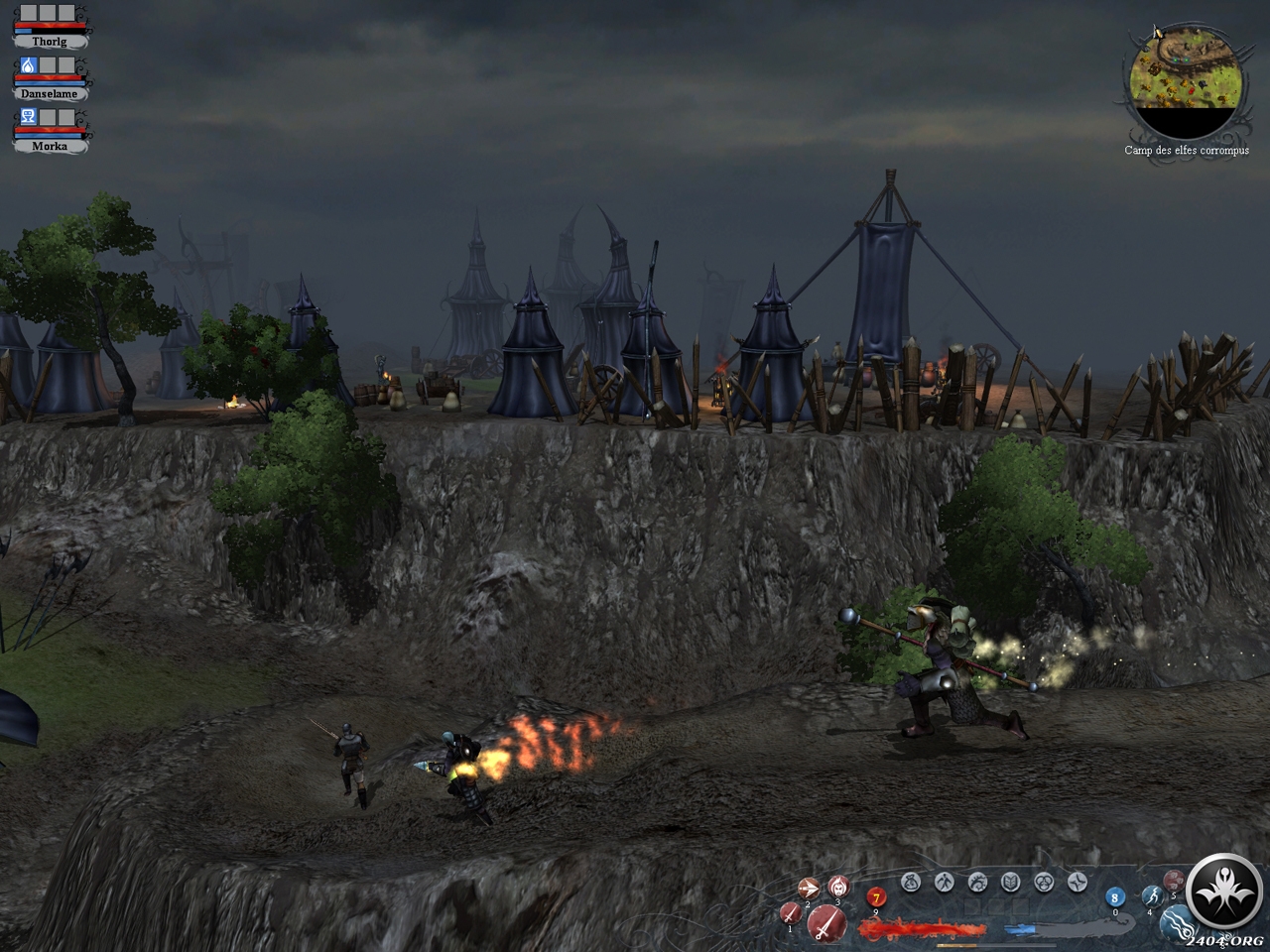The height and width of the screenshot is (952, 1270).
Task: Click the four-pointed star menu icon
Action: 1078,882
